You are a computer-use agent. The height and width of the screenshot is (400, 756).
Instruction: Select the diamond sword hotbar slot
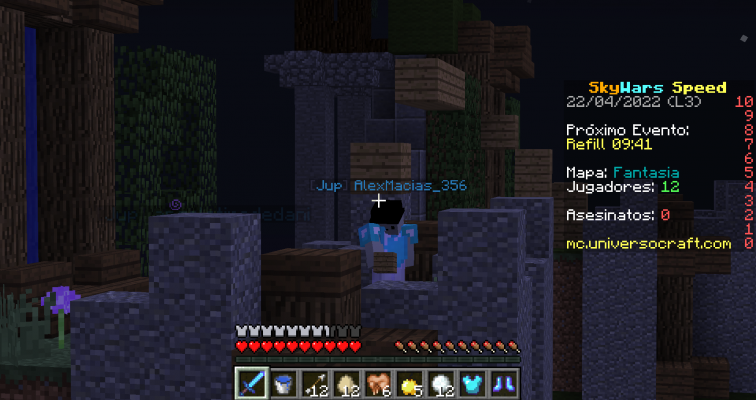pos(251,383)
